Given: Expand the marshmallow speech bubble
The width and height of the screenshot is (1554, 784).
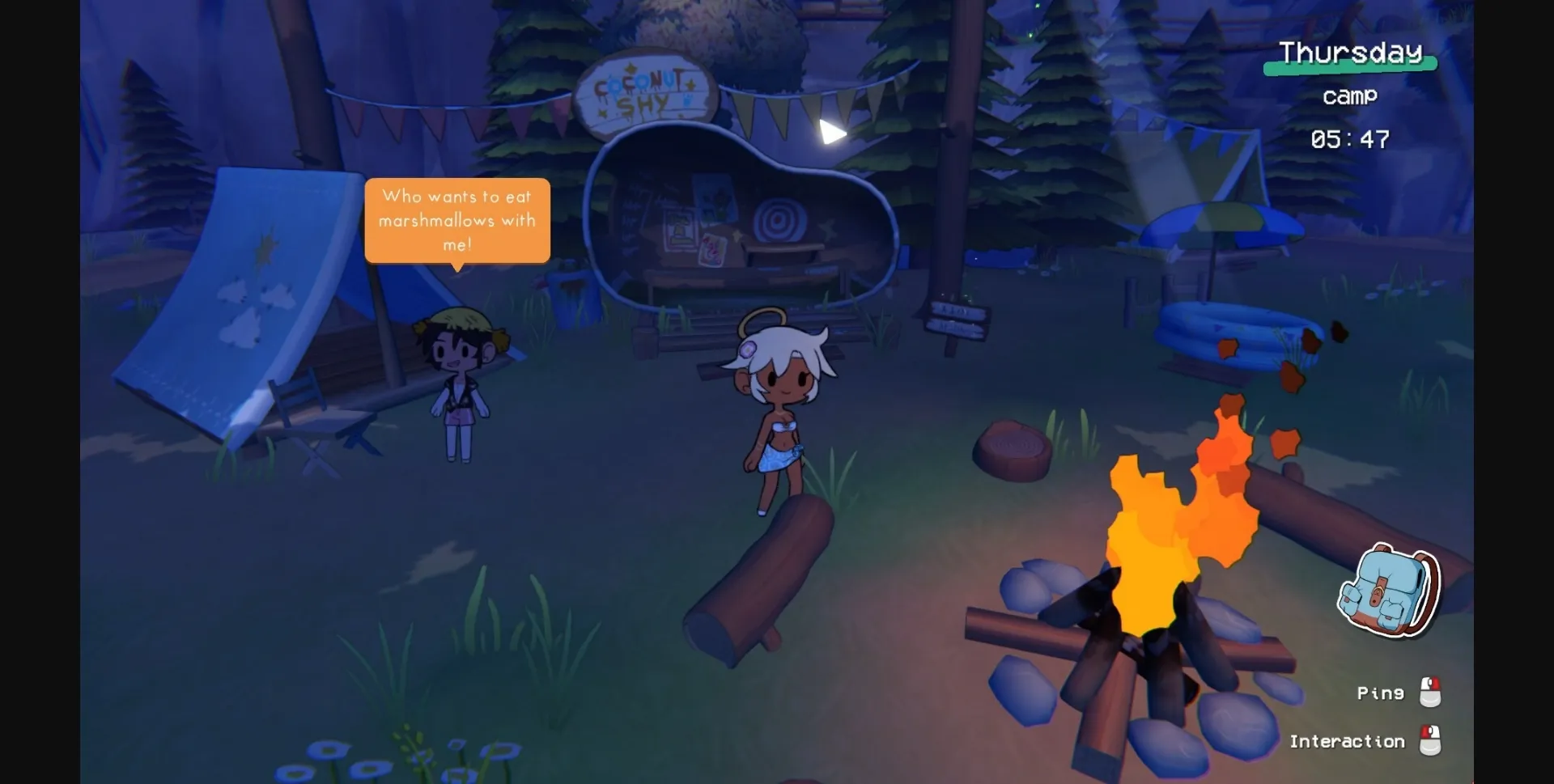Looking at the screenshot, I should [x=457, y=220].
